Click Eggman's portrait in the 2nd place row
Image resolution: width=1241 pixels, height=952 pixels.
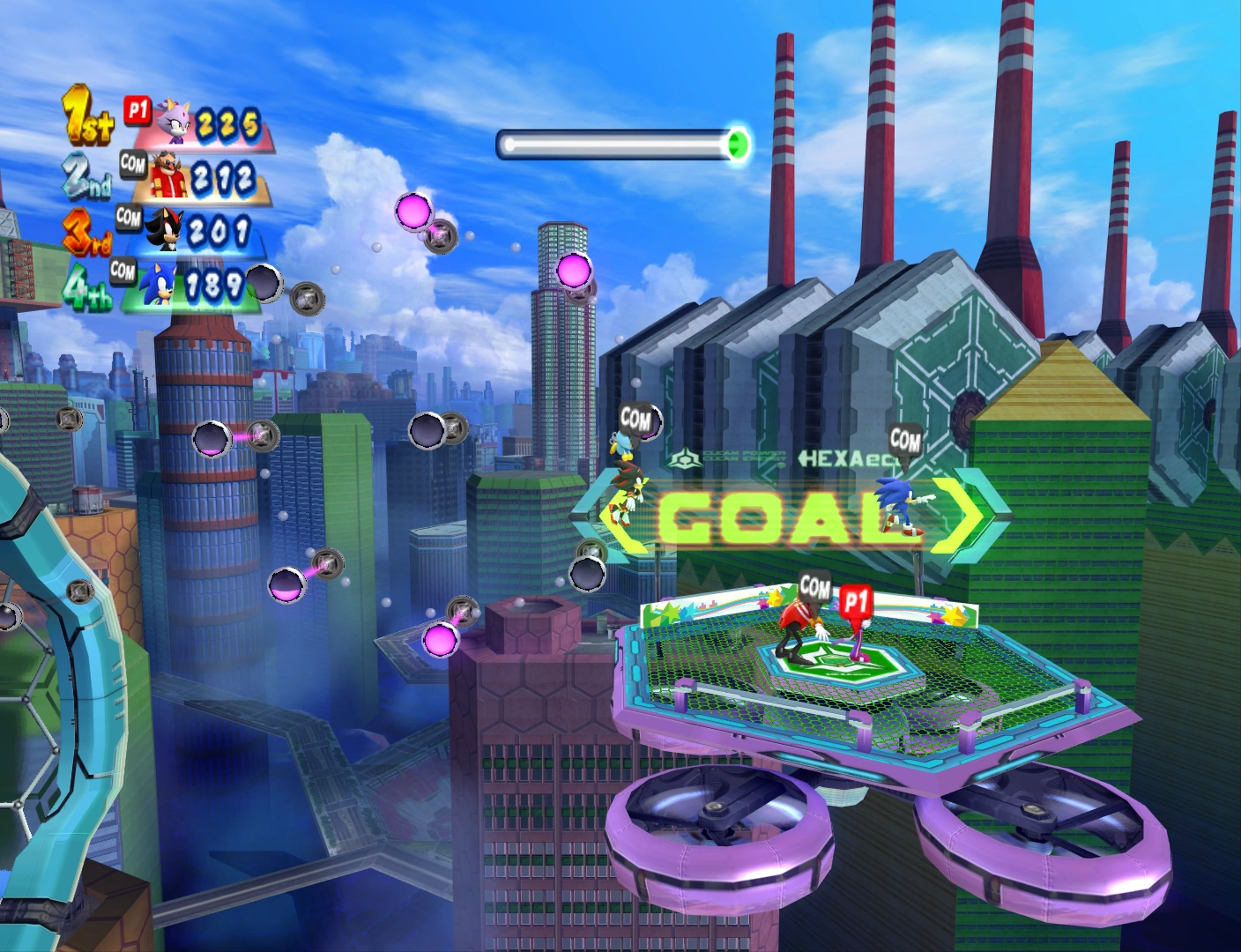(169, 176)
